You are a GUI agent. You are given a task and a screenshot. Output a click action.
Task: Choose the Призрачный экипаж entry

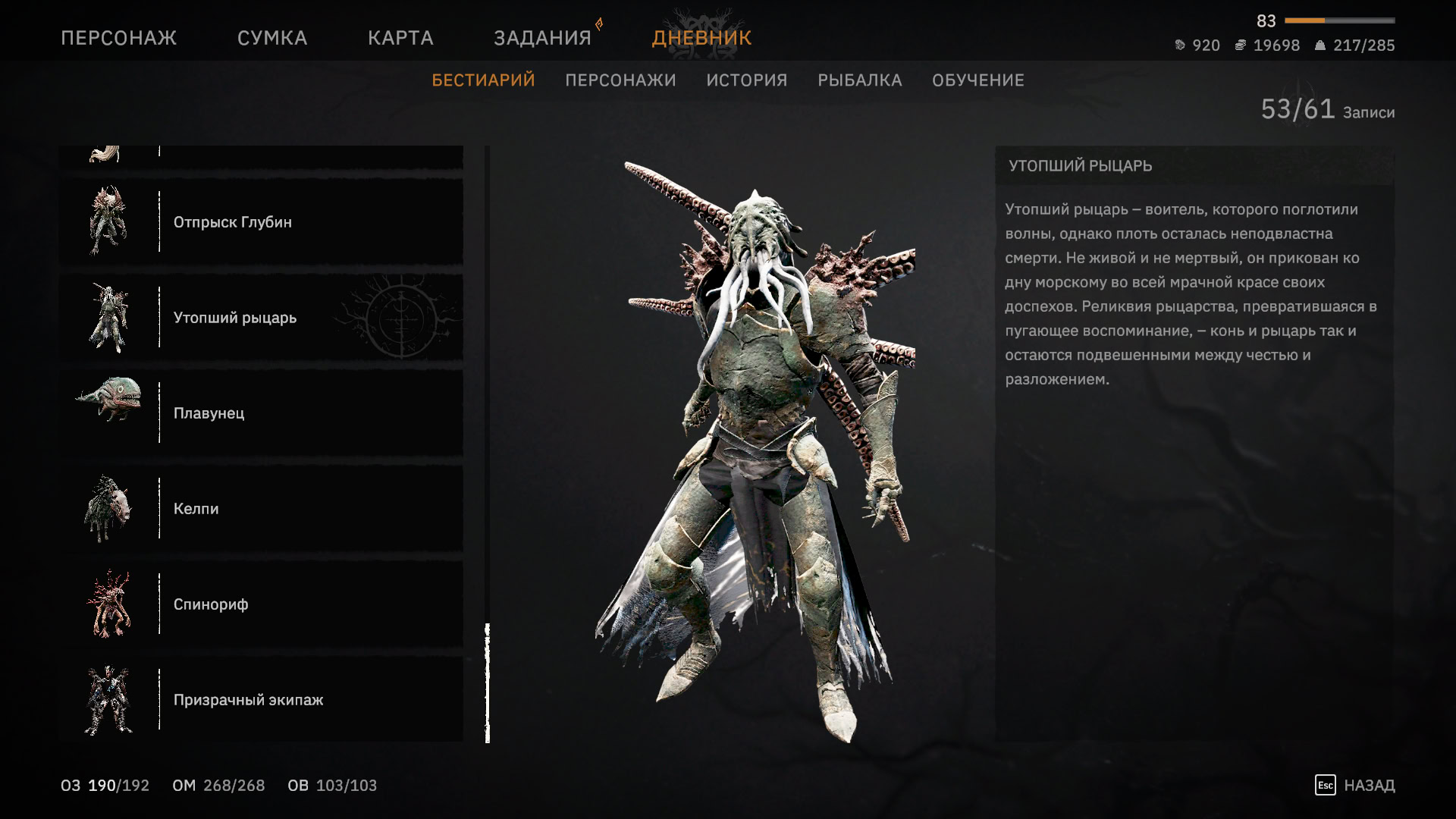point(261,700)
